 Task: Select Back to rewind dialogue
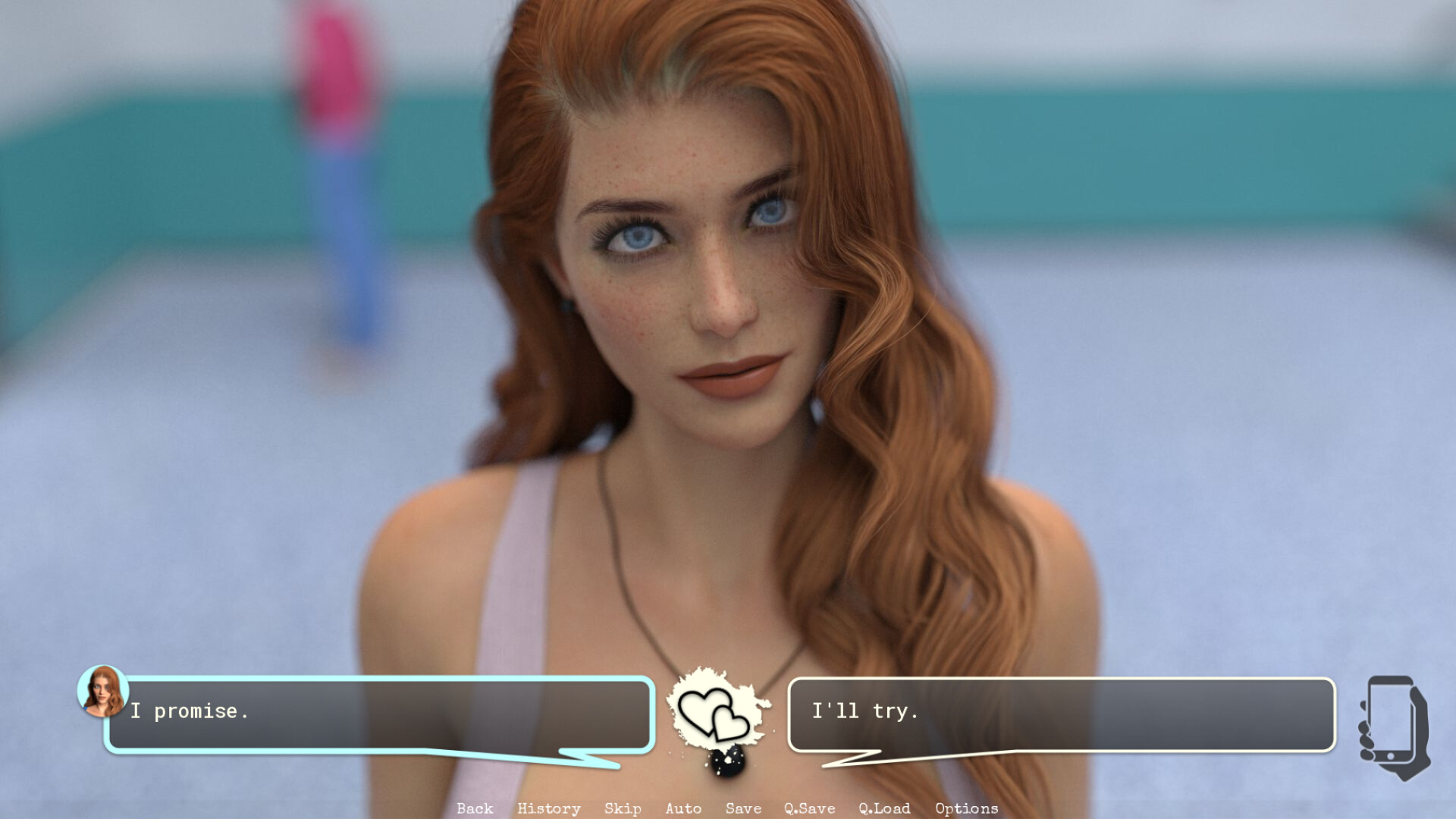(x=475, y=808)
